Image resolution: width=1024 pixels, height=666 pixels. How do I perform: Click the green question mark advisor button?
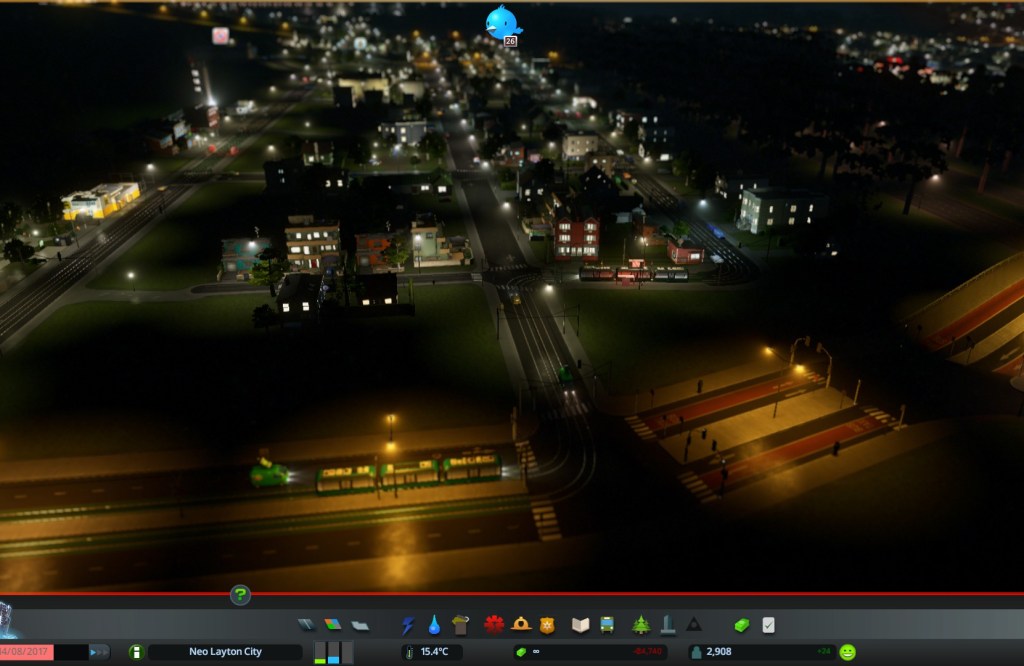click(240, 595)
